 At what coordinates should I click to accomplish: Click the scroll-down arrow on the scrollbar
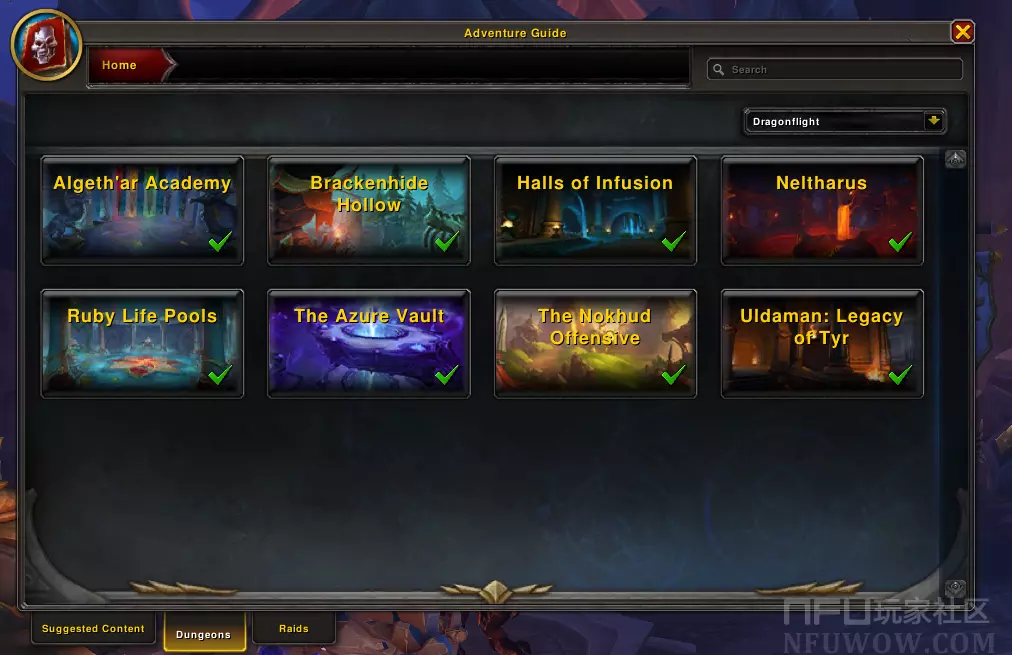(955, 588)
